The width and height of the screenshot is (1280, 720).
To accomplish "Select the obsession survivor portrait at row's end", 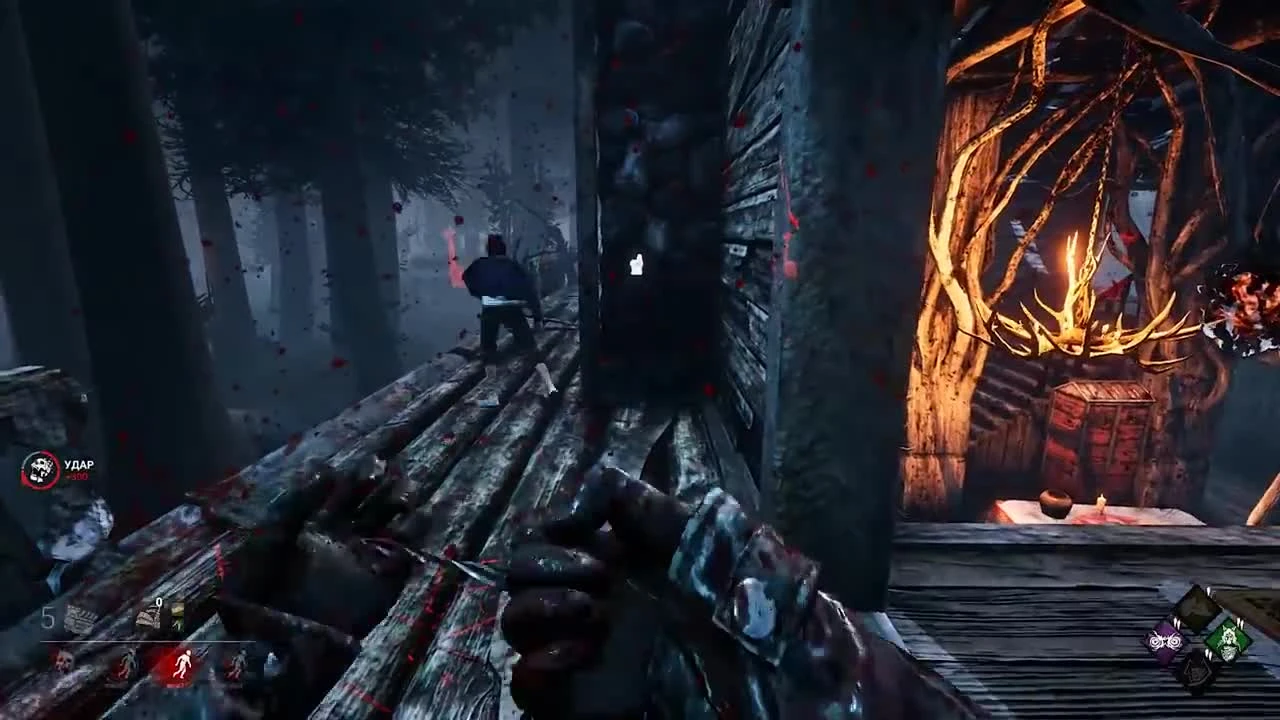I will tap(270, 660).
